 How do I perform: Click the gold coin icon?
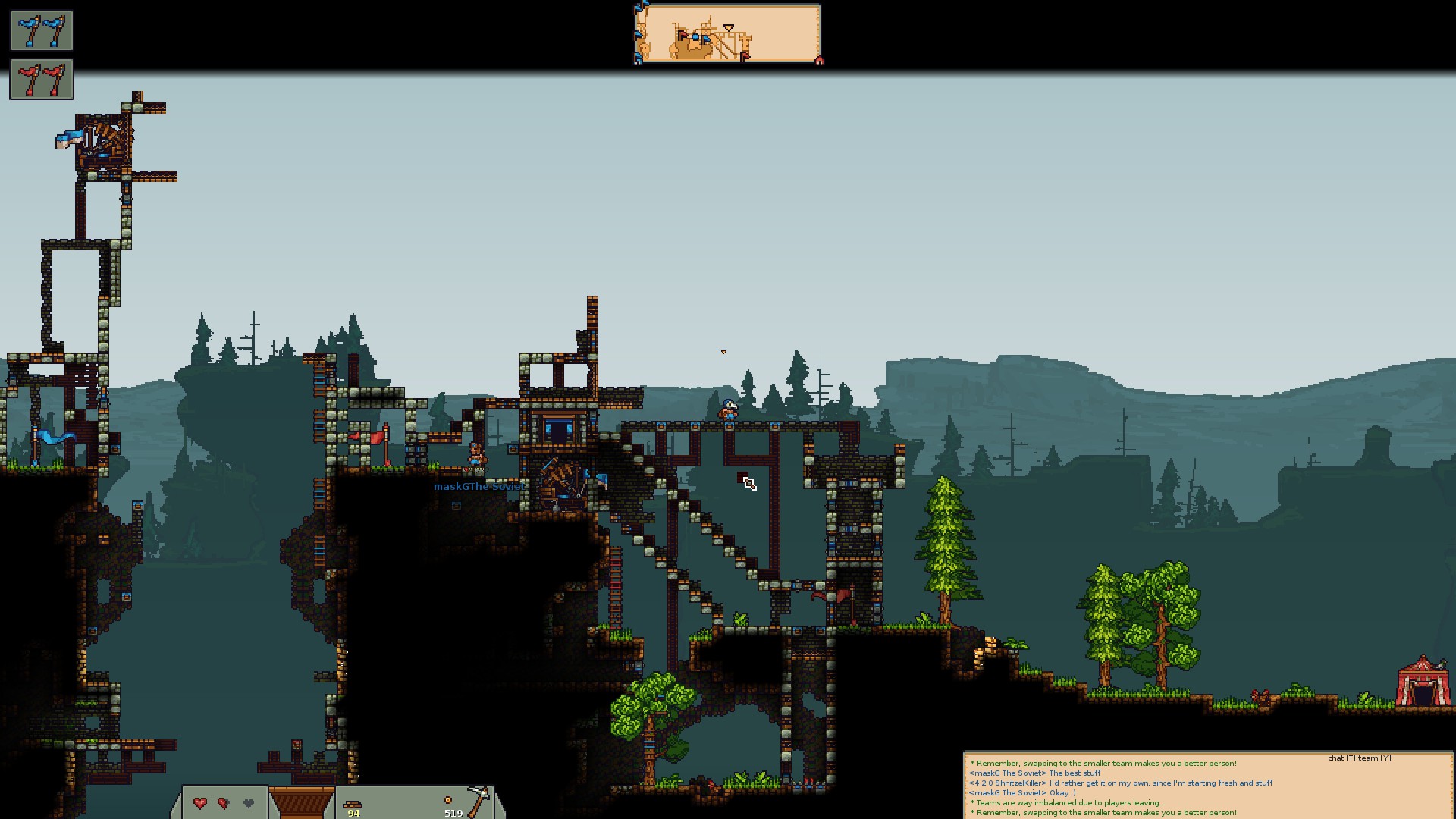point(447,800)
